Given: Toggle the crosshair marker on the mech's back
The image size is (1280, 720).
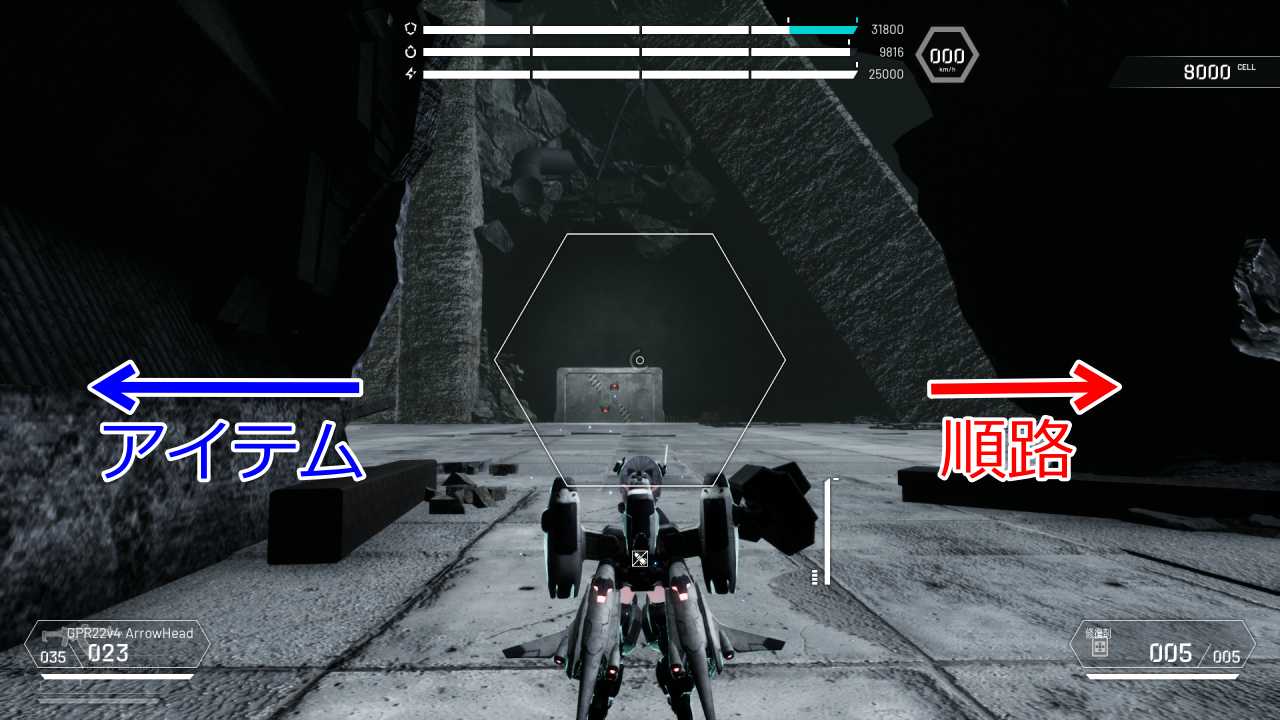Looking at the screenshot, I should click(638, 557).
